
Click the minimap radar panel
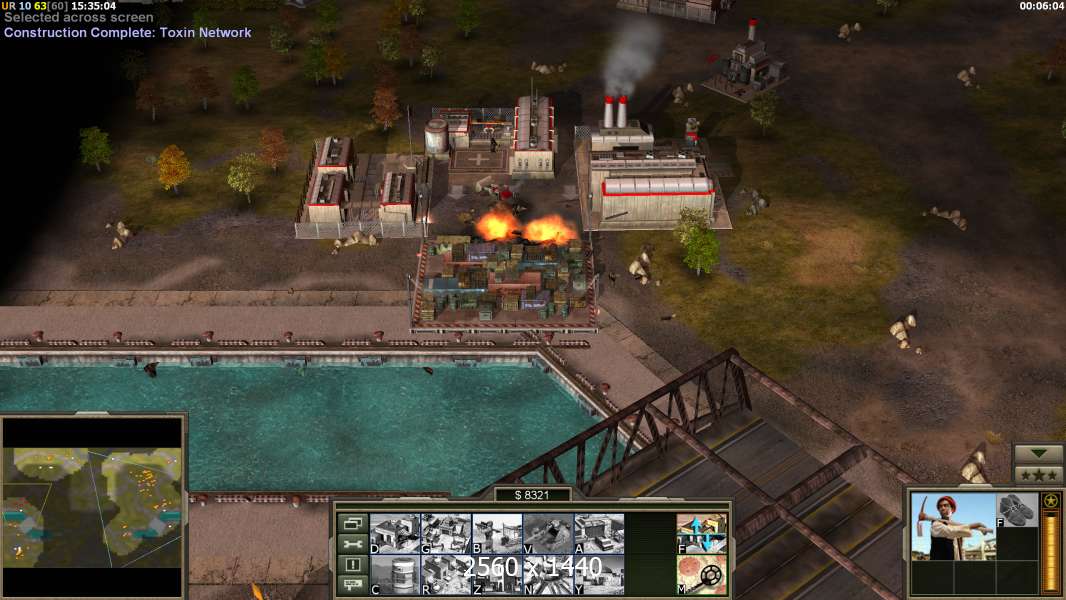tap(93, 507)
